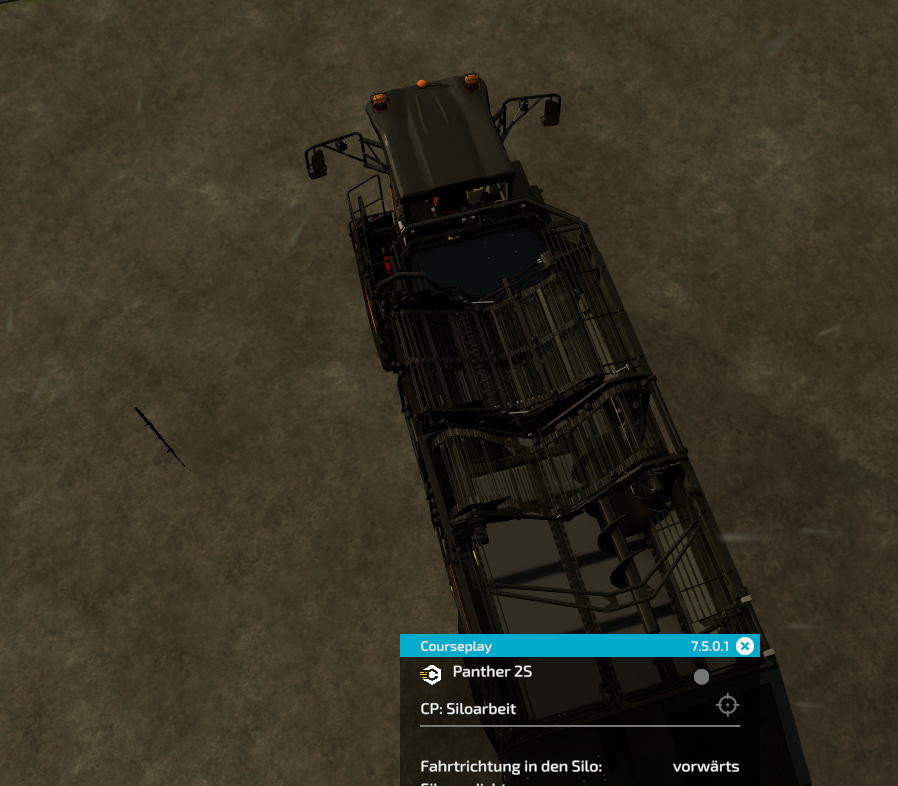Click the grey round button beside Panther 2S
The width and height of the screenshot is (898, 786).
point(701,677)
